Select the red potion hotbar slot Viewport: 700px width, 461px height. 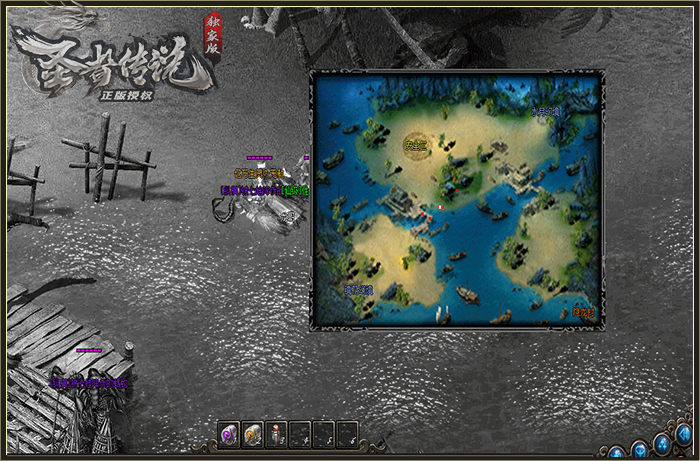276,434
